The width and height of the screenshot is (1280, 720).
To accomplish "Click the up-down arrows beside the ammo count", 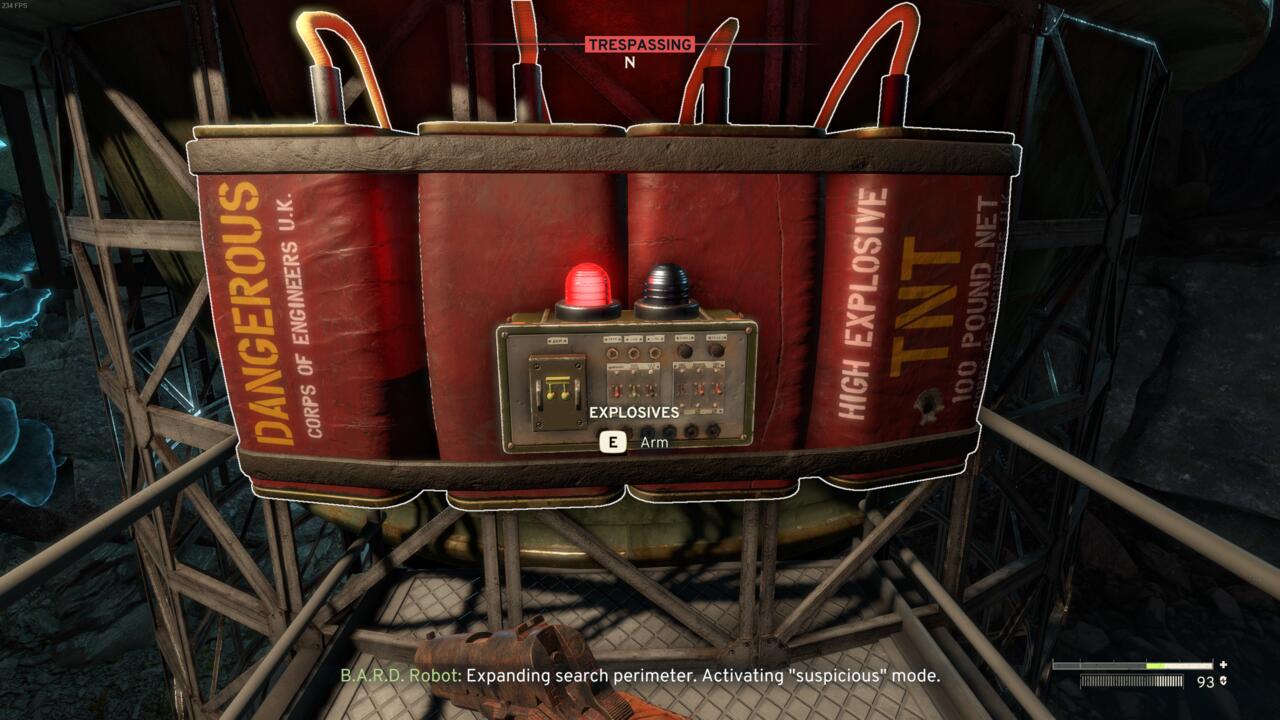I will pyautogui.click(x=1223, y=681).
